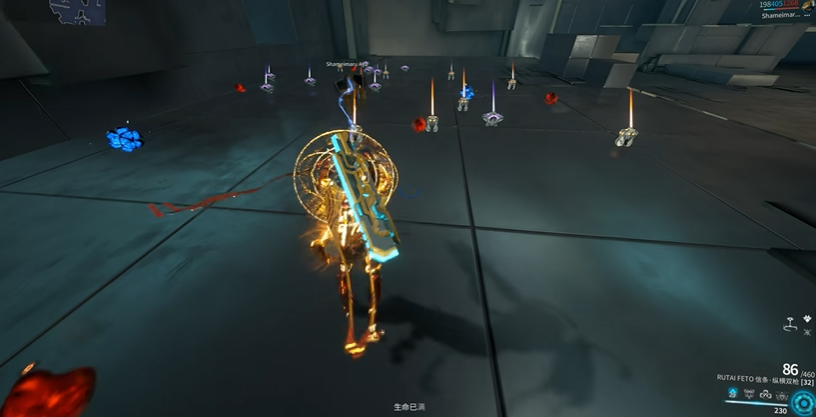
Task: Click the spinning platform gear icon
Action: pos(789,326)
